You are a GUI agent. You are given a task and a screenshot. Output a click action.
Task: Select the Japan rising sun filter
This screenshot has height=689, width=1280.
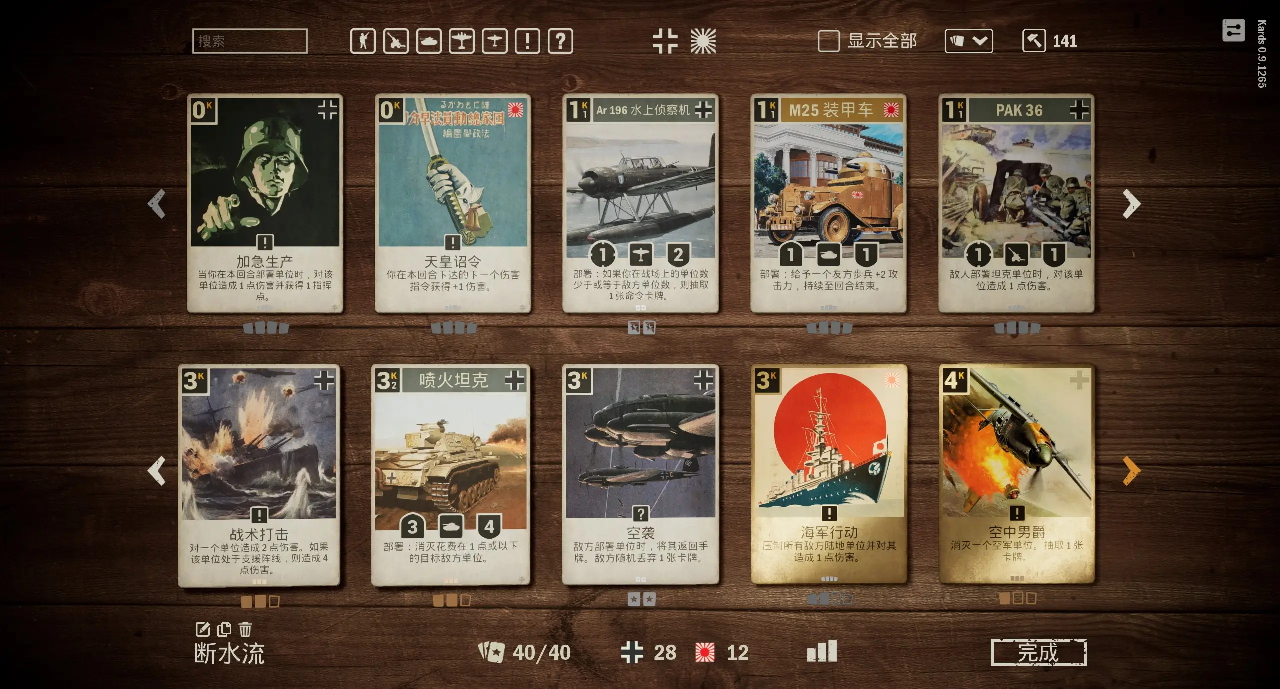703,41
